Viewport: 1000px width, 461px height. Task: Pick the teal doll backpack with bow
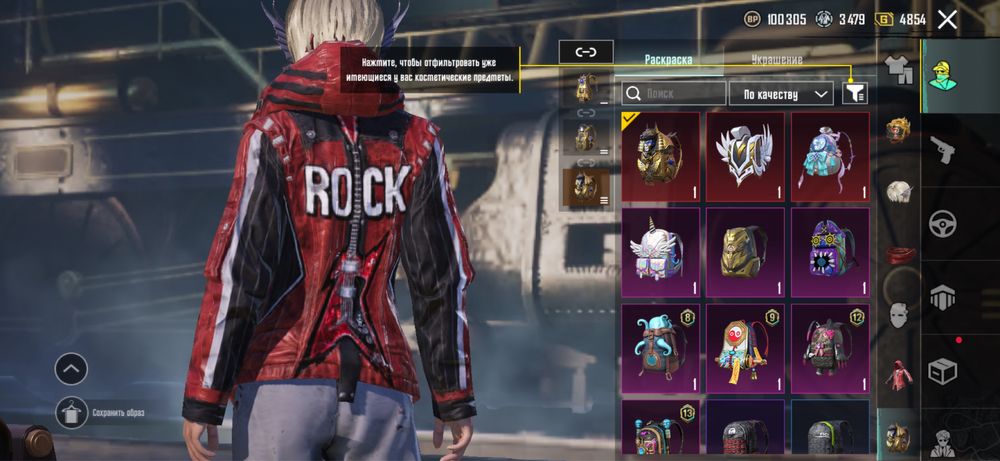830,156
